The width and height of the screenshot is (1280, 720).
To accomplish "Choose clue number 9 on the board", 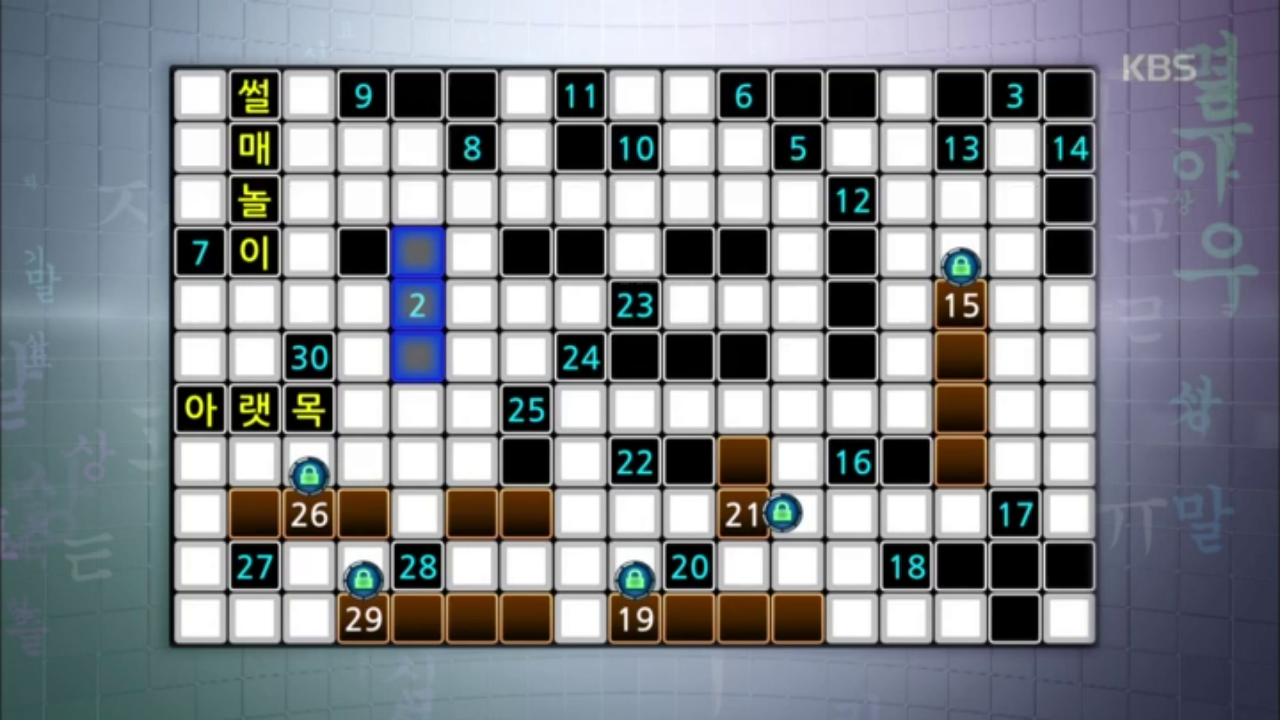I will 363,96.
